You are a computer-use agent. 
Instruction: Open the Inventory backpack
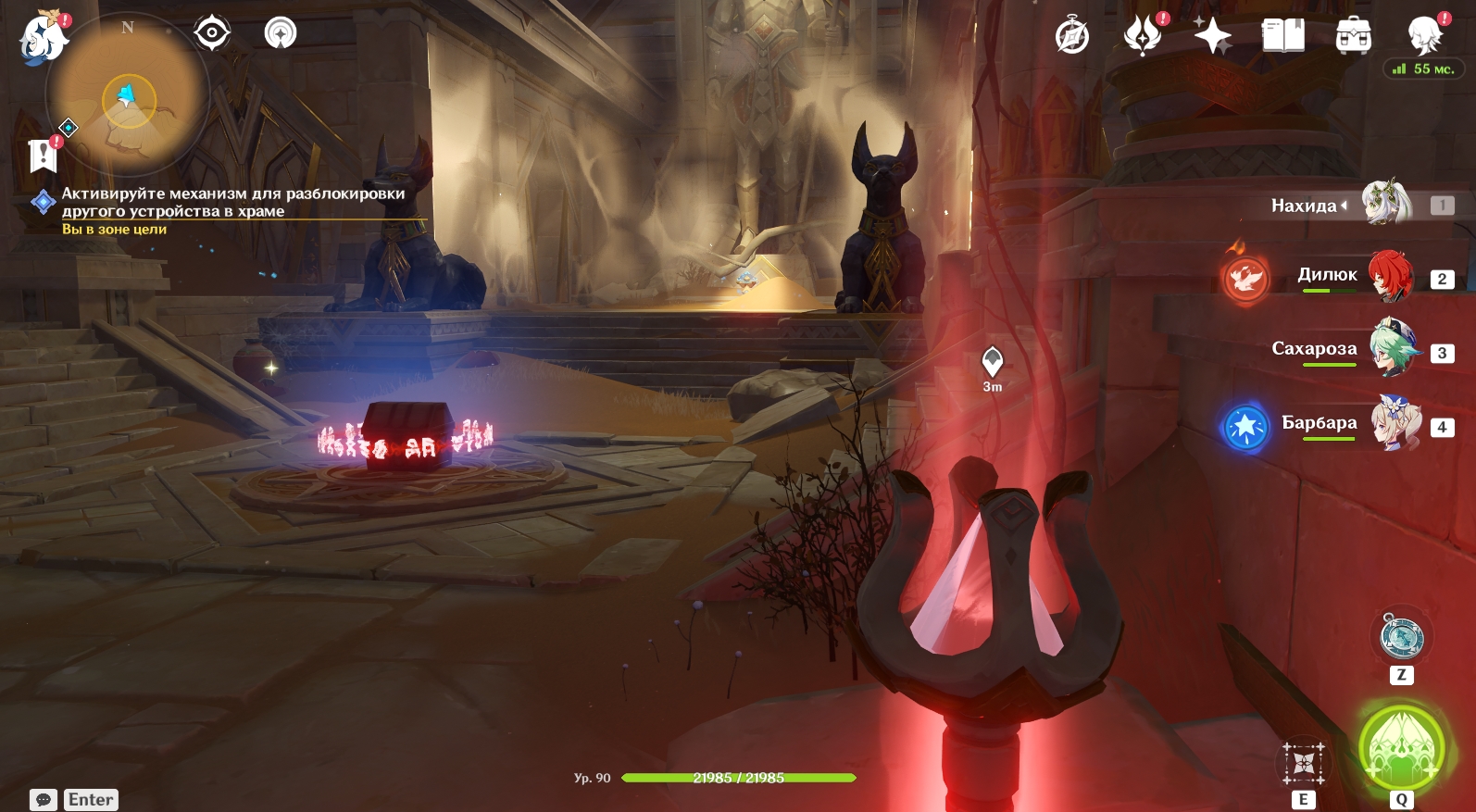point(1353,36)
